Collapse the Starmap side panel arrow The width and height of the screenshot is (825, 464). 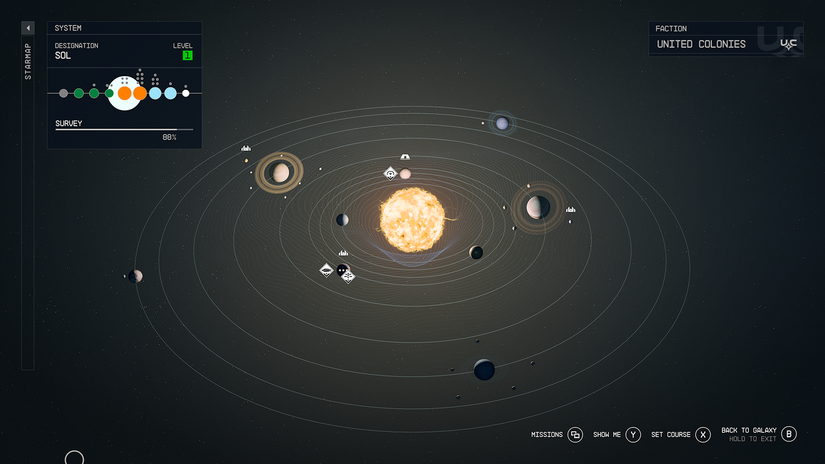pyautogui.click(x=28, y=28)
